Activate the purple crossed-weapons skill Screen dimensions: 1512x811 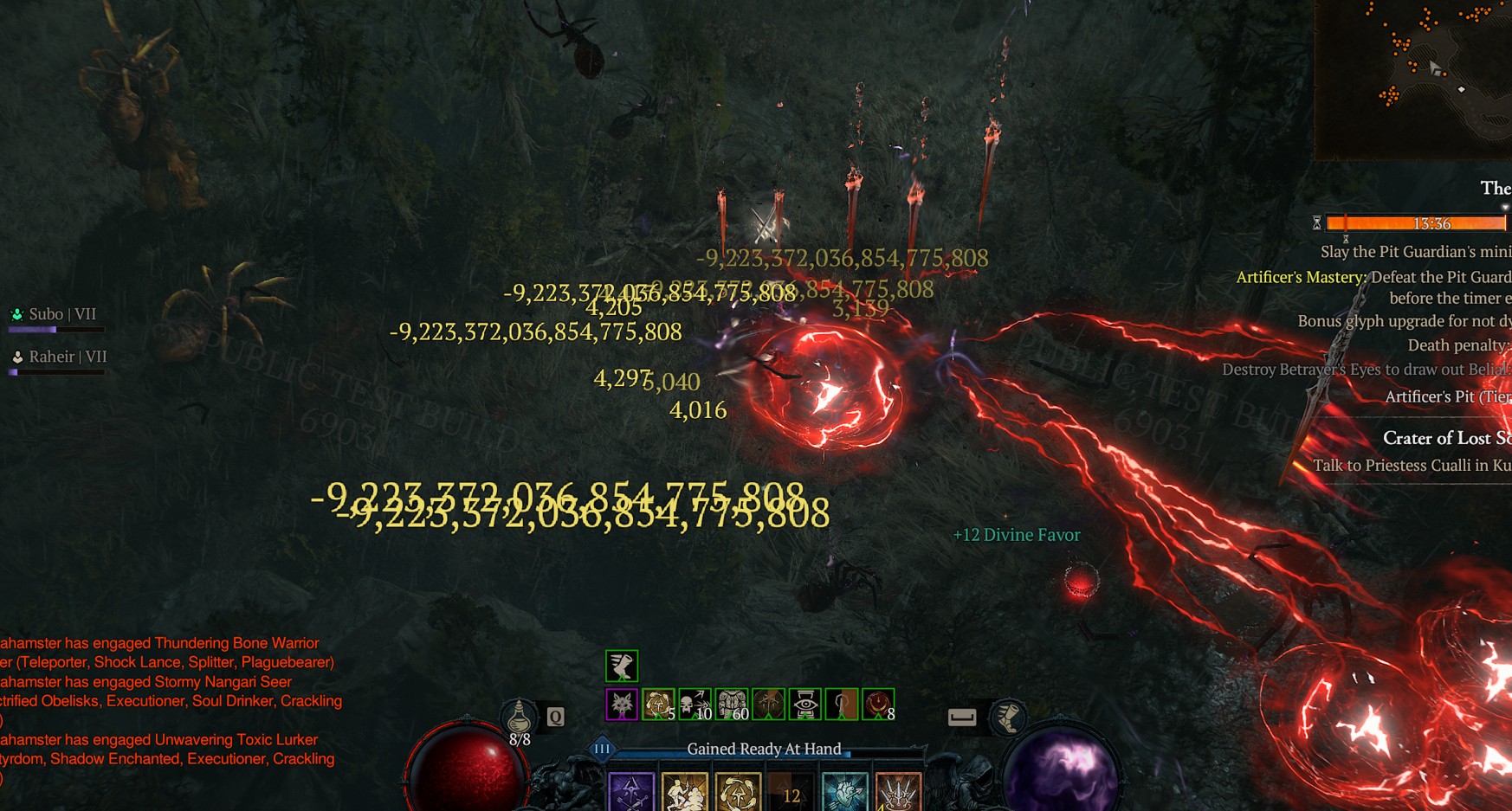(630, 794)
